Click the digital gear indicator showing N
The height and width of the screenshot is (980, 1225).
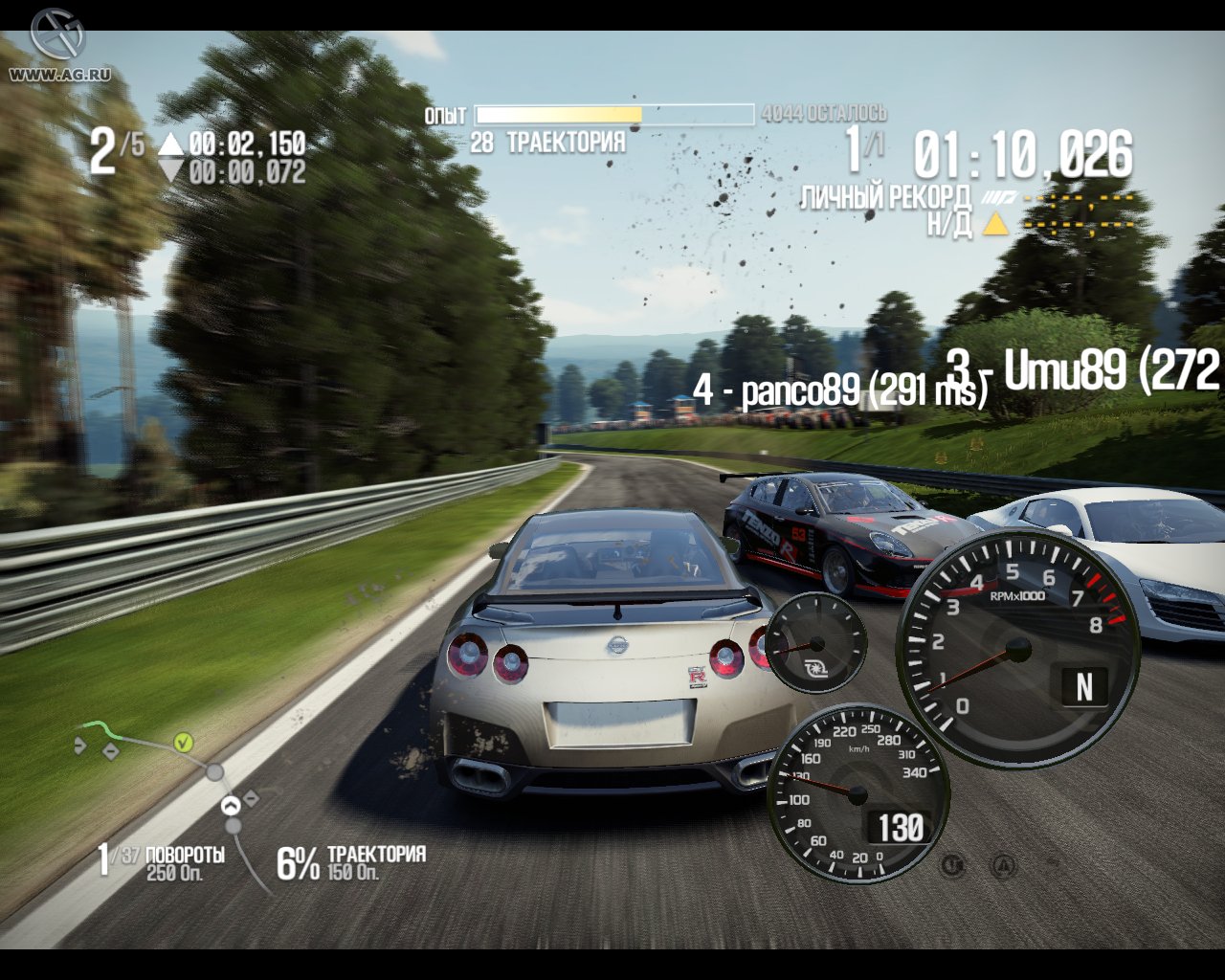(x=1085, y=686)
